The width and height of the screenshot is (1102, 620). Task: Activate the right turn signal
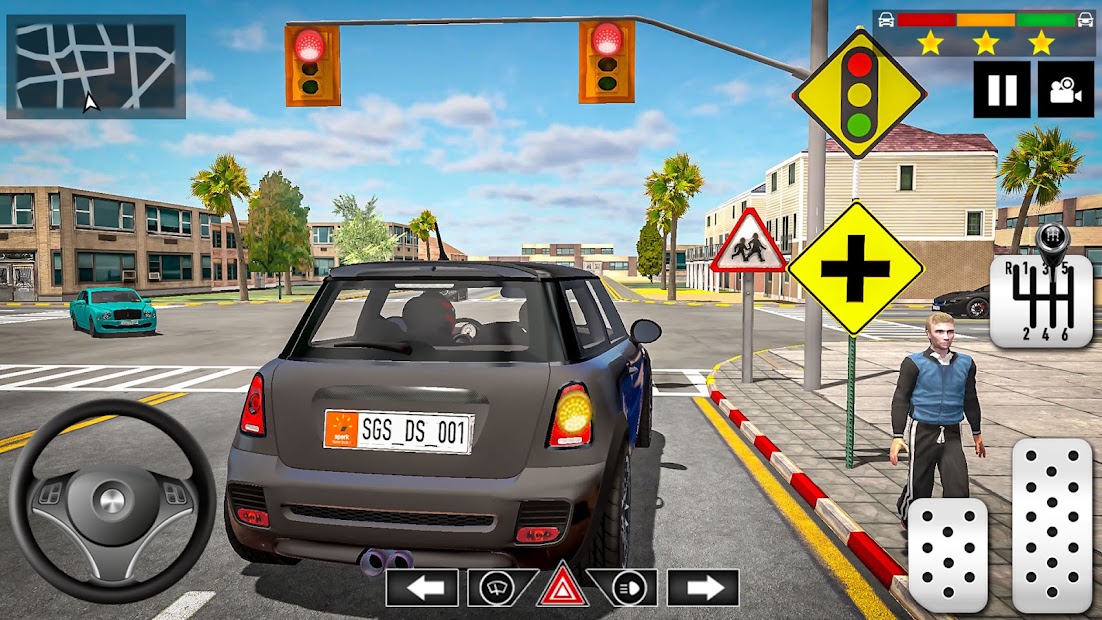pos(703,588)
